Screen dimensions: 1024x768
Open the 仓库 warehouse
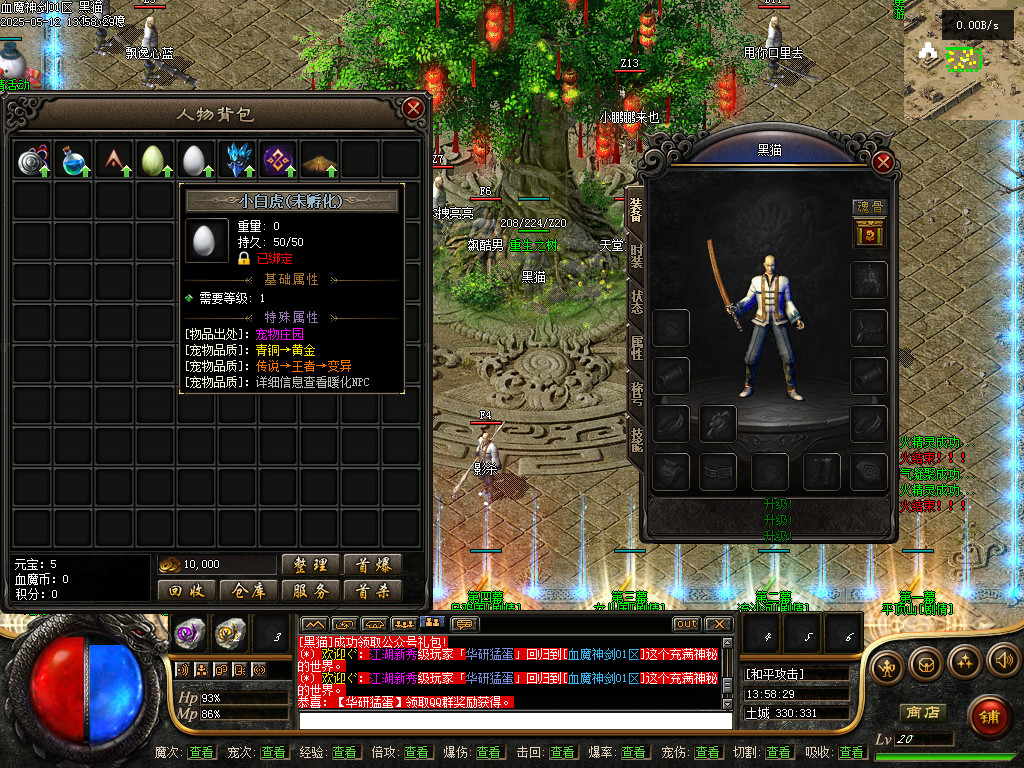[x=248, y=591]
